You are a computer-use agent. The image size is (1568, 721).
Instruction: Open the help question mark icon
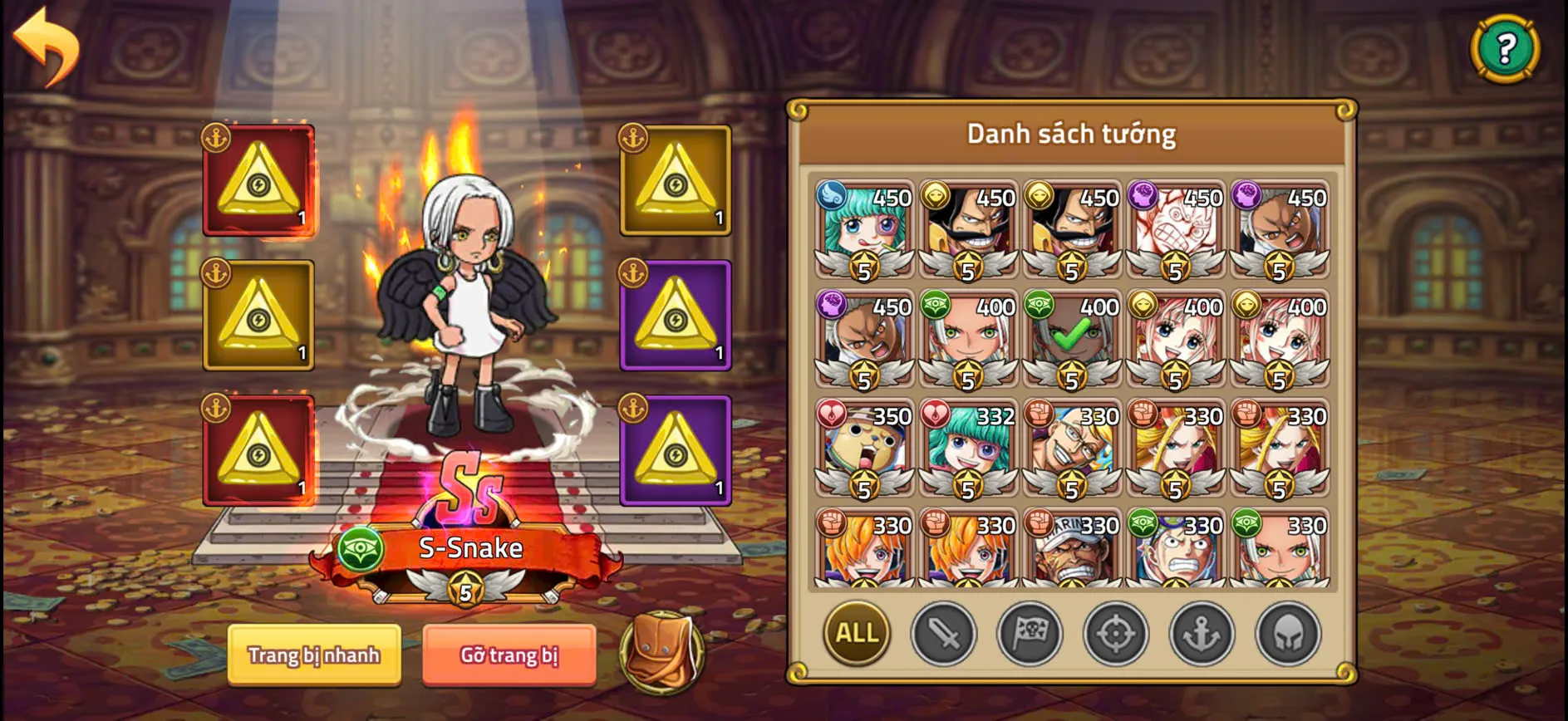pyautogui.click(x=1506, y=50)
